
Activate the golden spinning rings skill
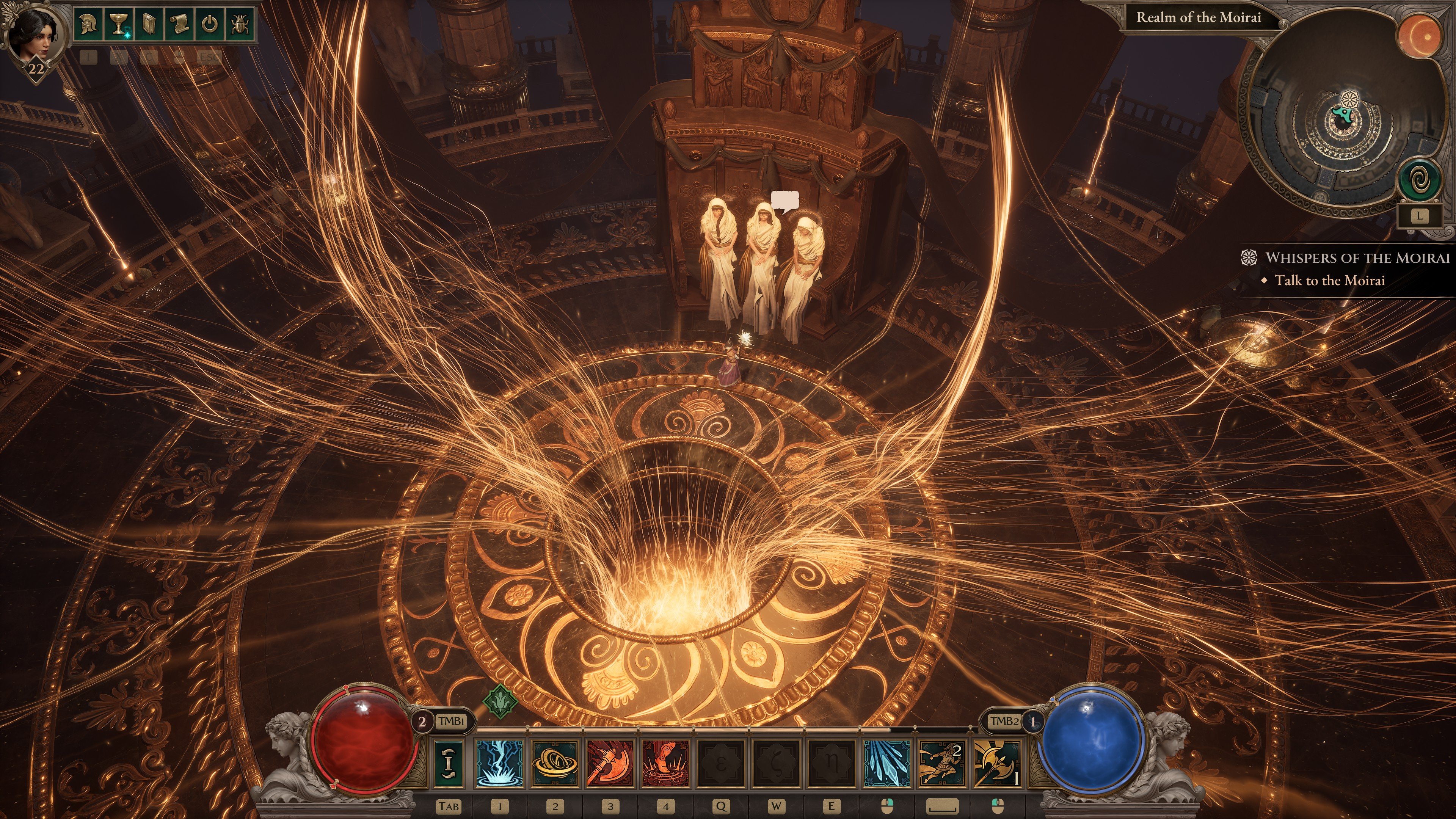[555, 763]
